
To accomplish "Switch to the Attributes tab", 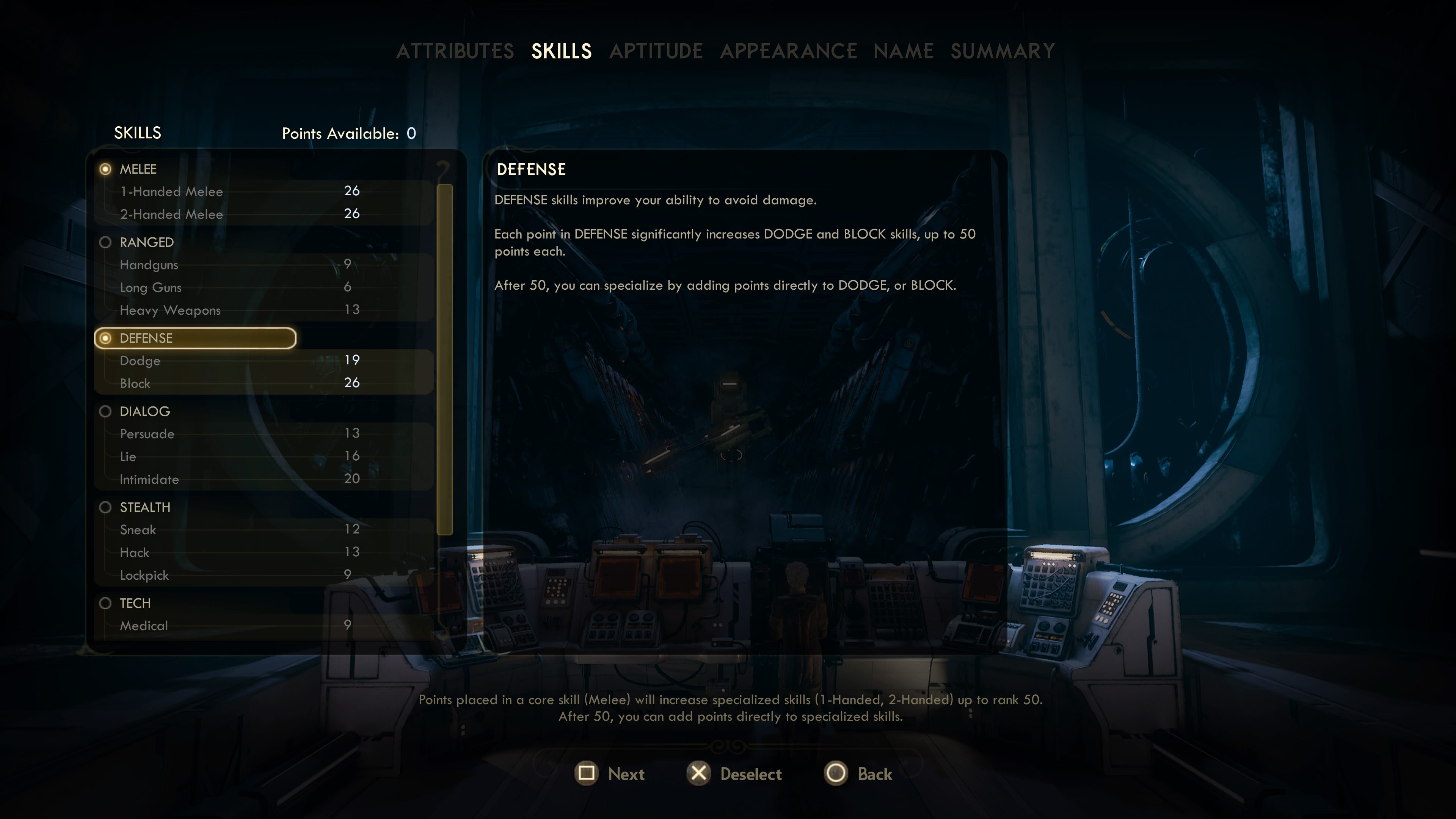I will pyautogui.click(x=455, y=52).
